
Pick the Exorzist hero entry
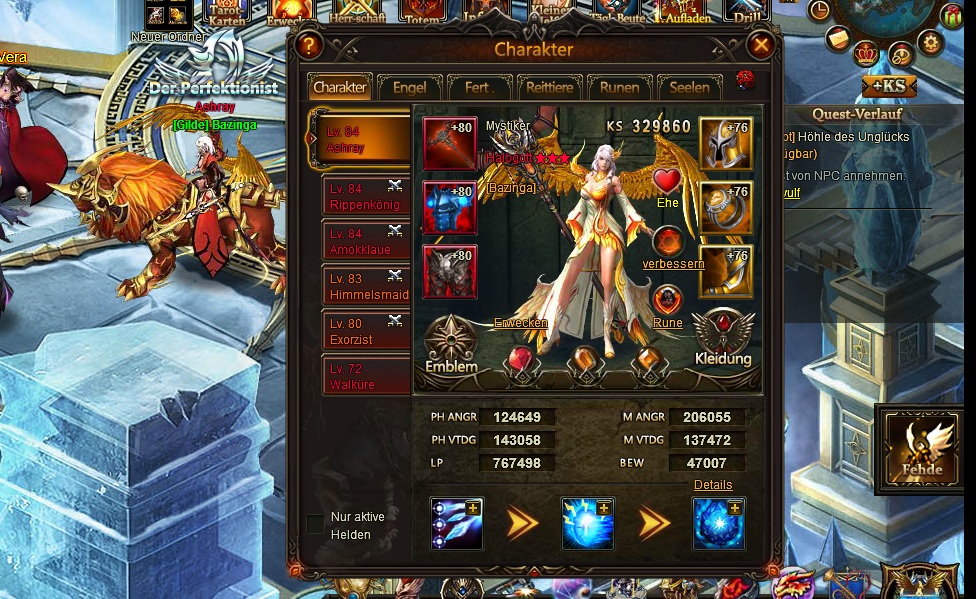[364, 332]
